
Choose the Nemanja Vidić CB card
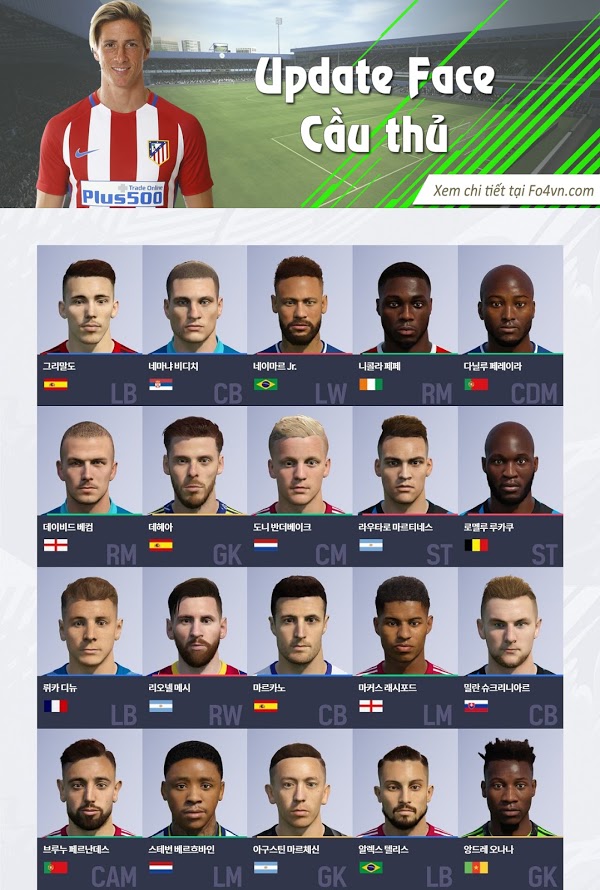195,325
